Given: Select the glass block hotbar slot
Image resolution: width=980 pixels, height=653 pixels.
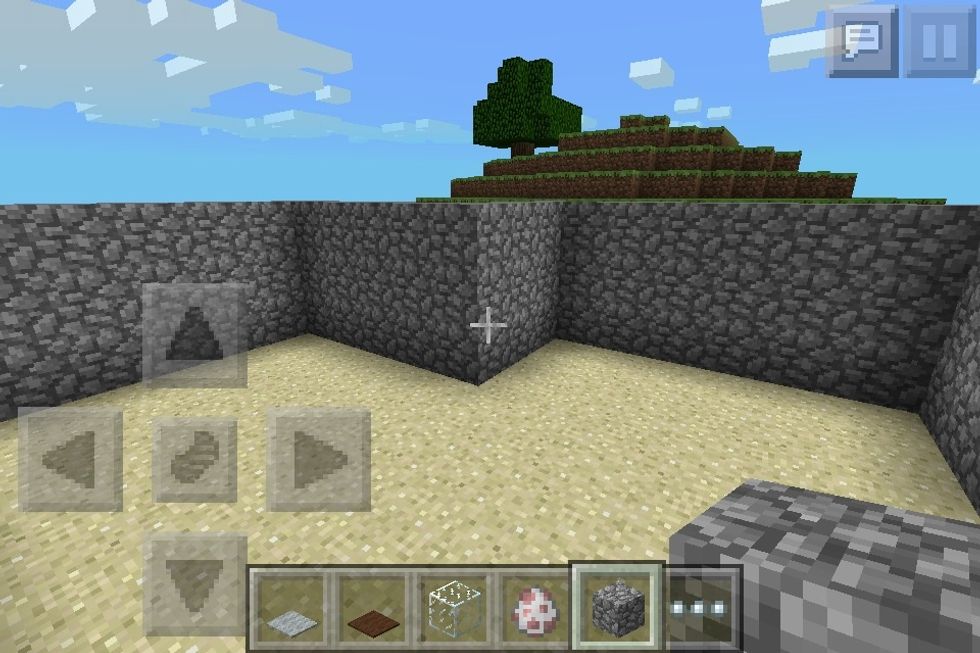Looking at the screenshot, I should [x=455, y=608].
